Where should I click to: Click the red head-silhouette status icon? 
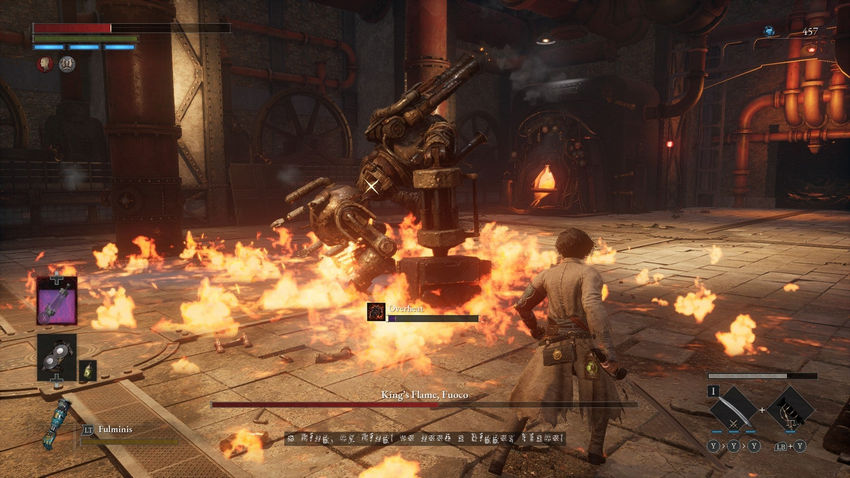[45, 64]
